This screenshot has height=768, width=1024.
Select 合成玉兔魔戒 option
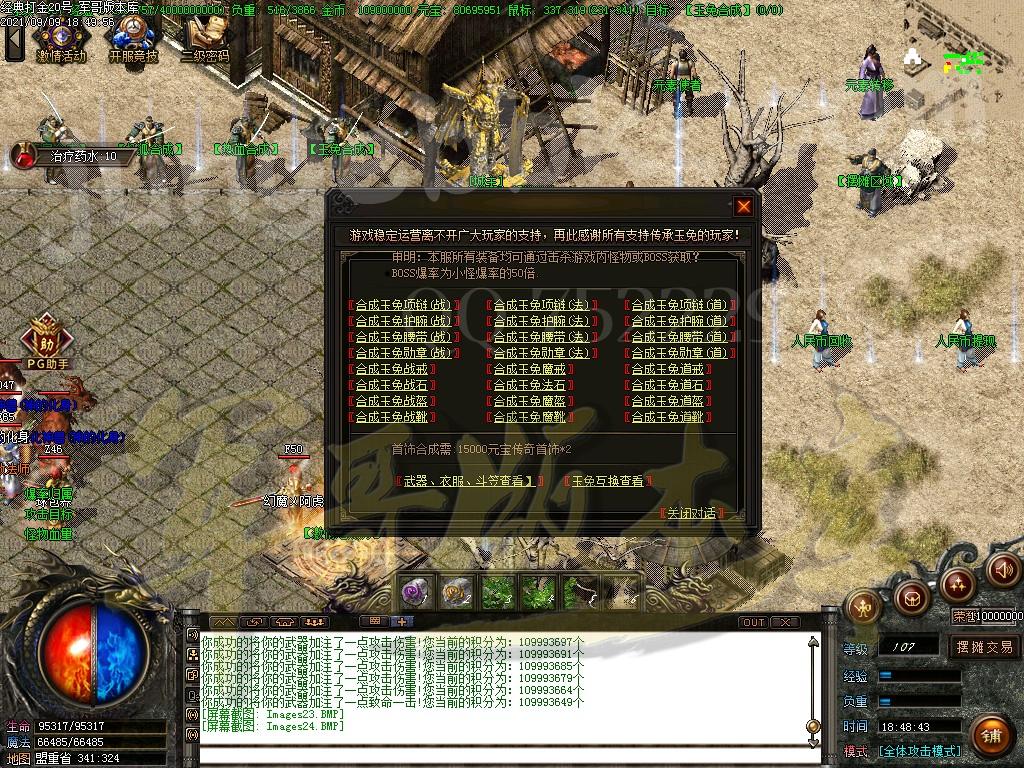(530, 369)
